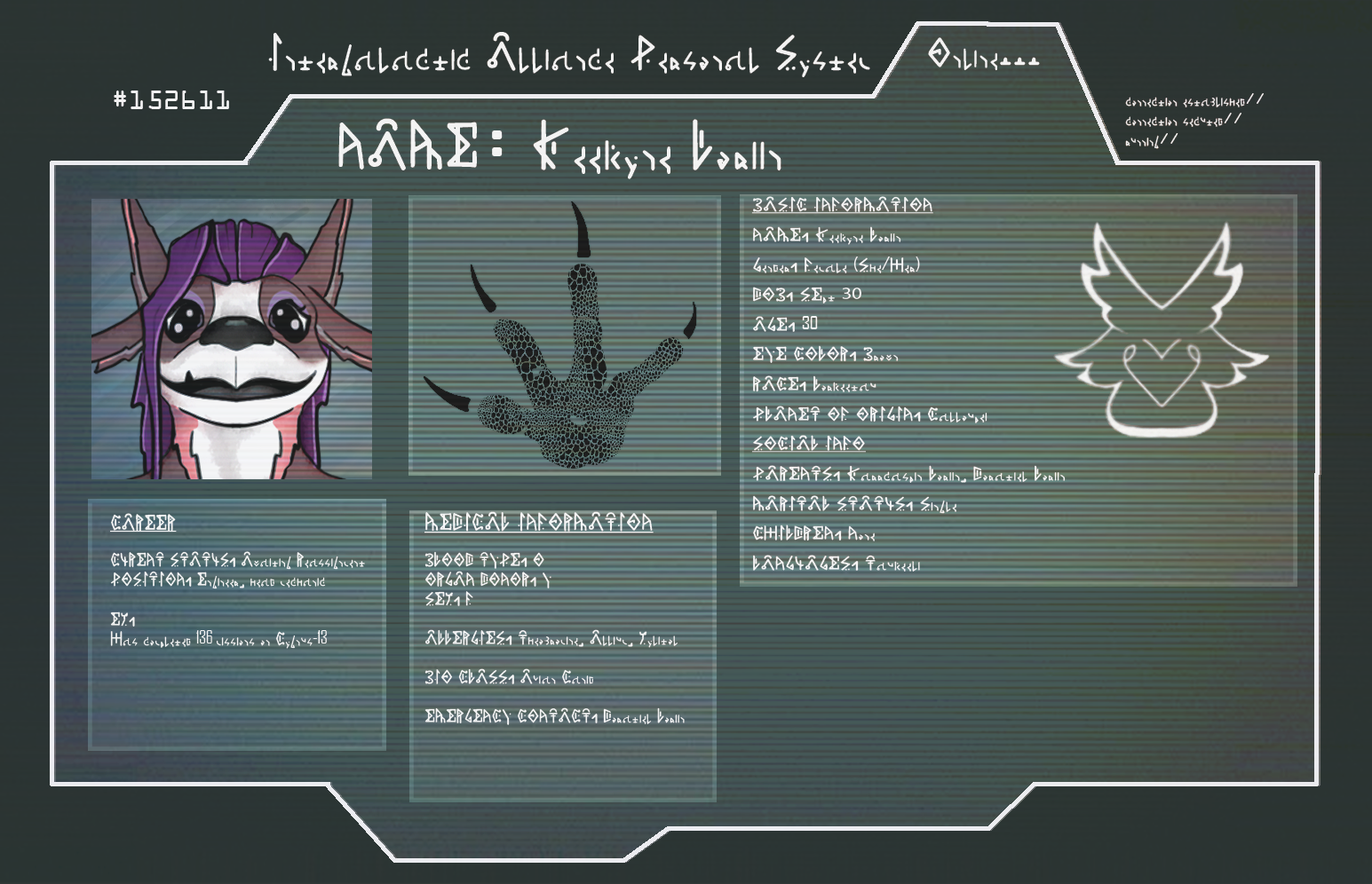Open the purple-haired character portrait
The width and height of the screenshot is (1372, 884).
232,339
